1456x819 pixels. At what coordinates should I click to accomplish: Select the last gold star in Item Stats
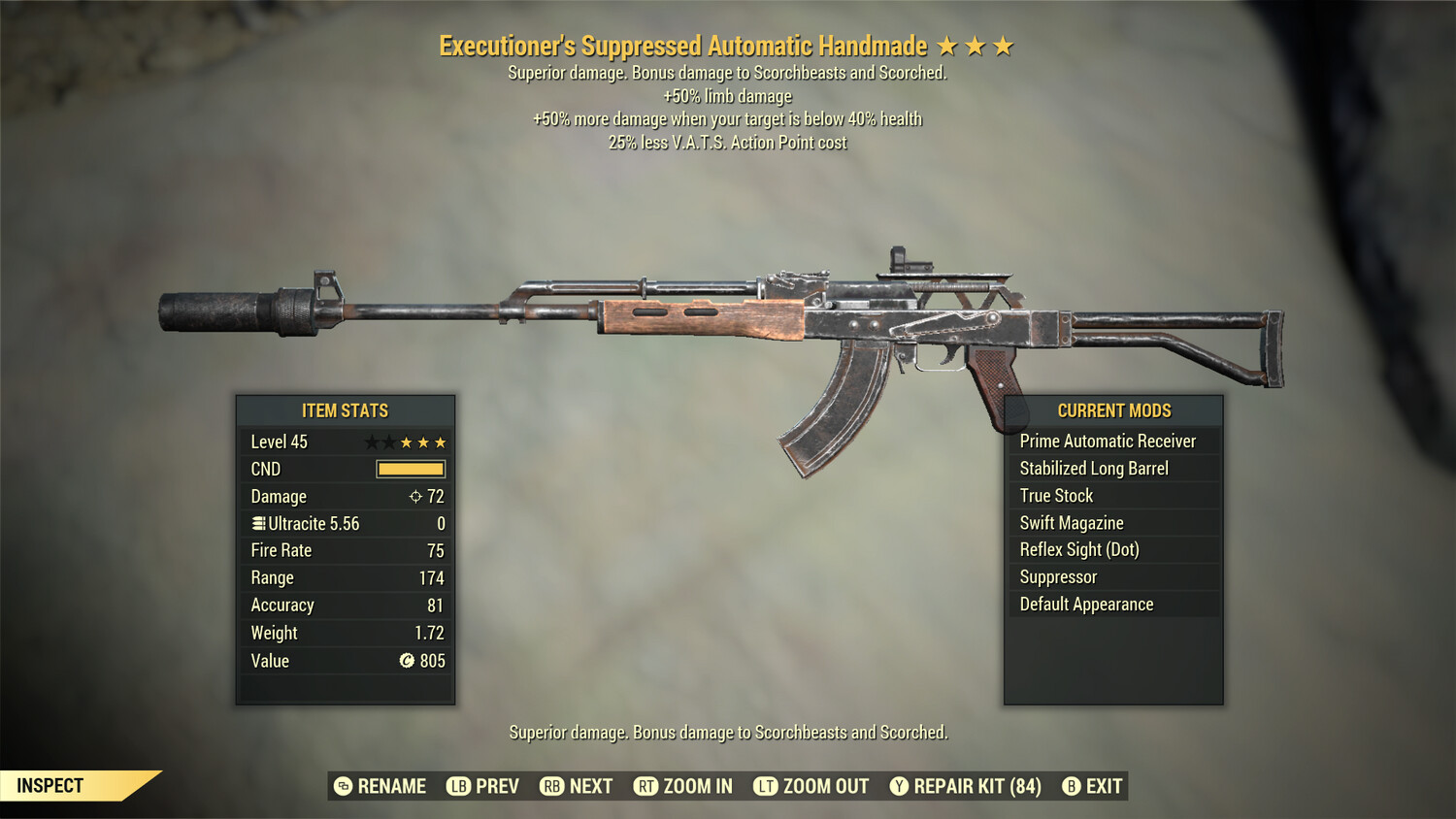point(442,442)
